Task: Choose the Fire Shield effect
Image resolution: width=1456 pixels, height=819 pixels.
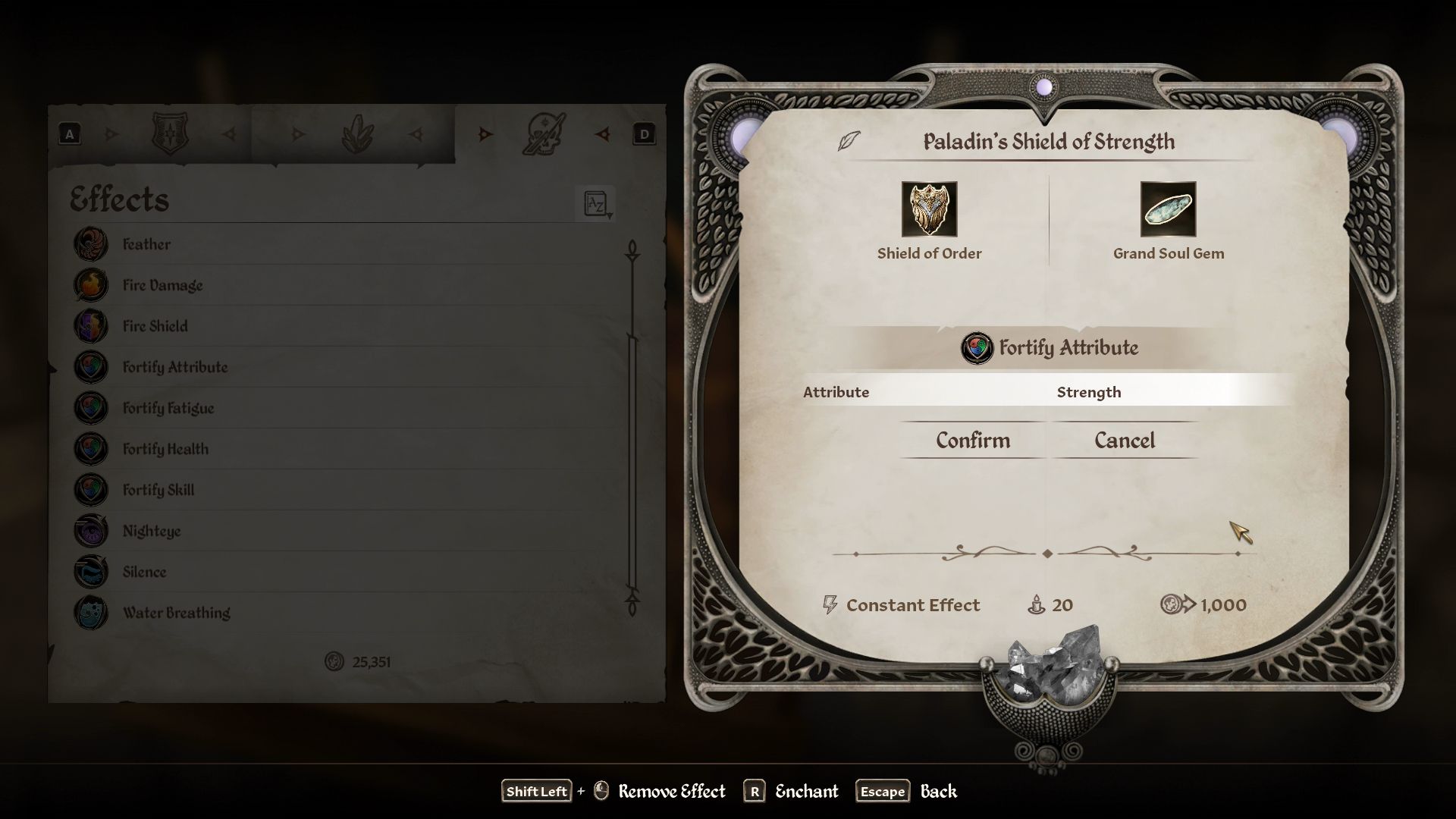Action: point(155,326)
